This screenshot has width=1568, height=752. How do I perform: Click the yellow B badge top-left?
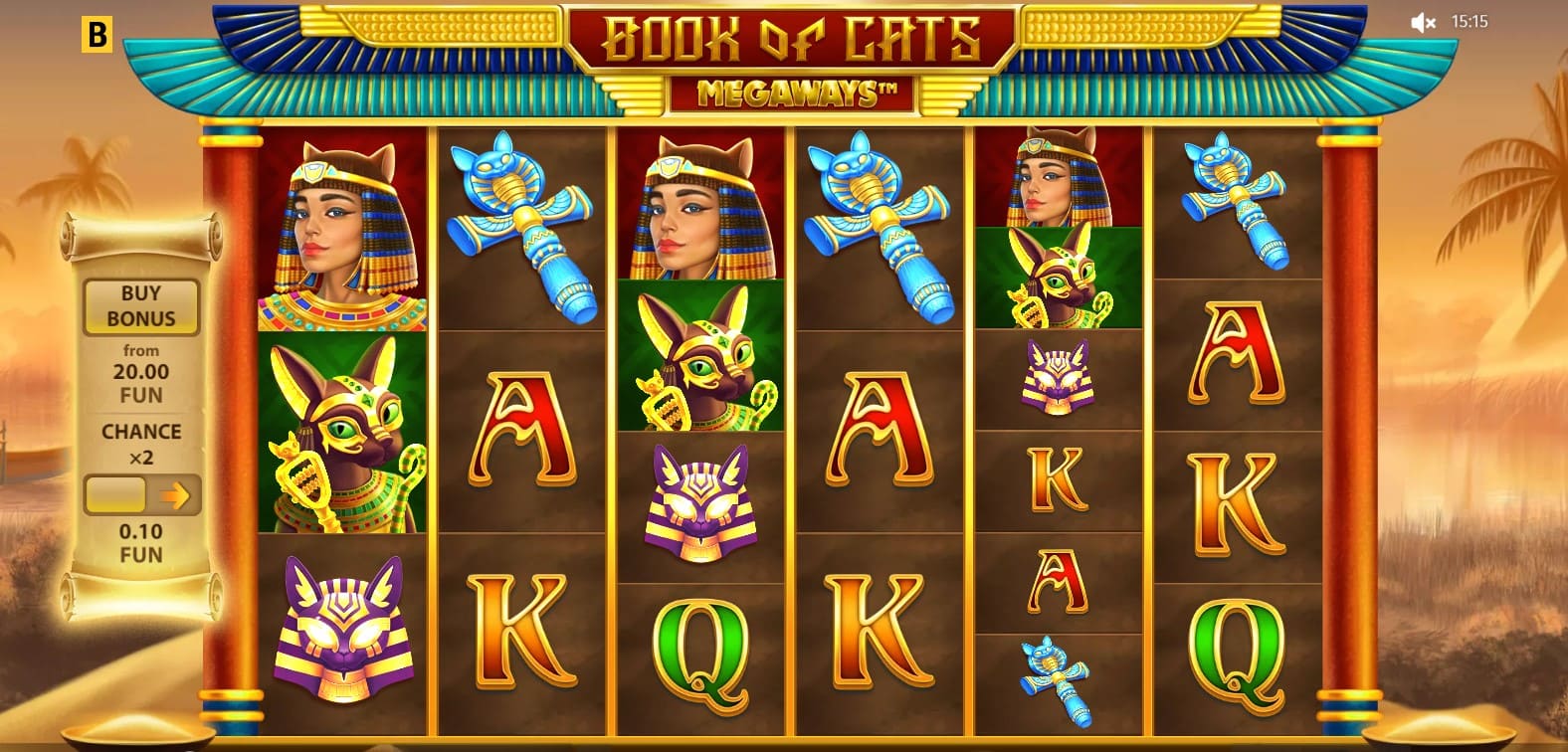pyautogui.click(x=96, y=35)
